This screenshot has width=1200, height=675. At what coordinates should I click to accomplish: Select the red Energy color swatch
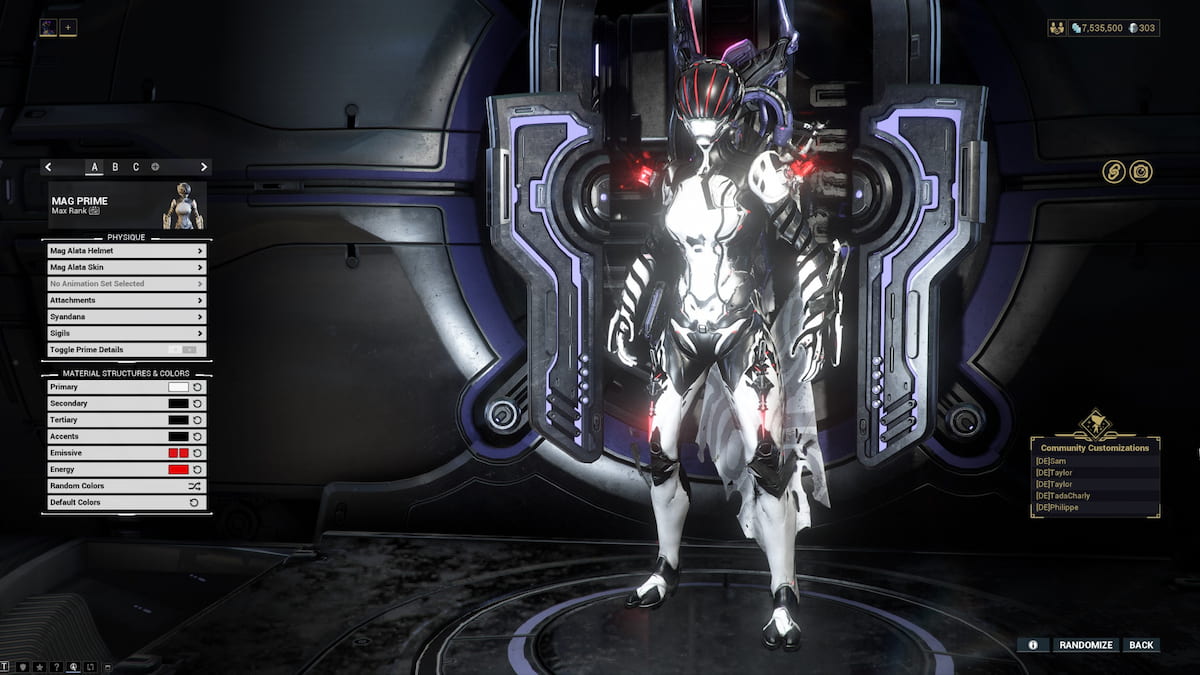click(178, 469)
